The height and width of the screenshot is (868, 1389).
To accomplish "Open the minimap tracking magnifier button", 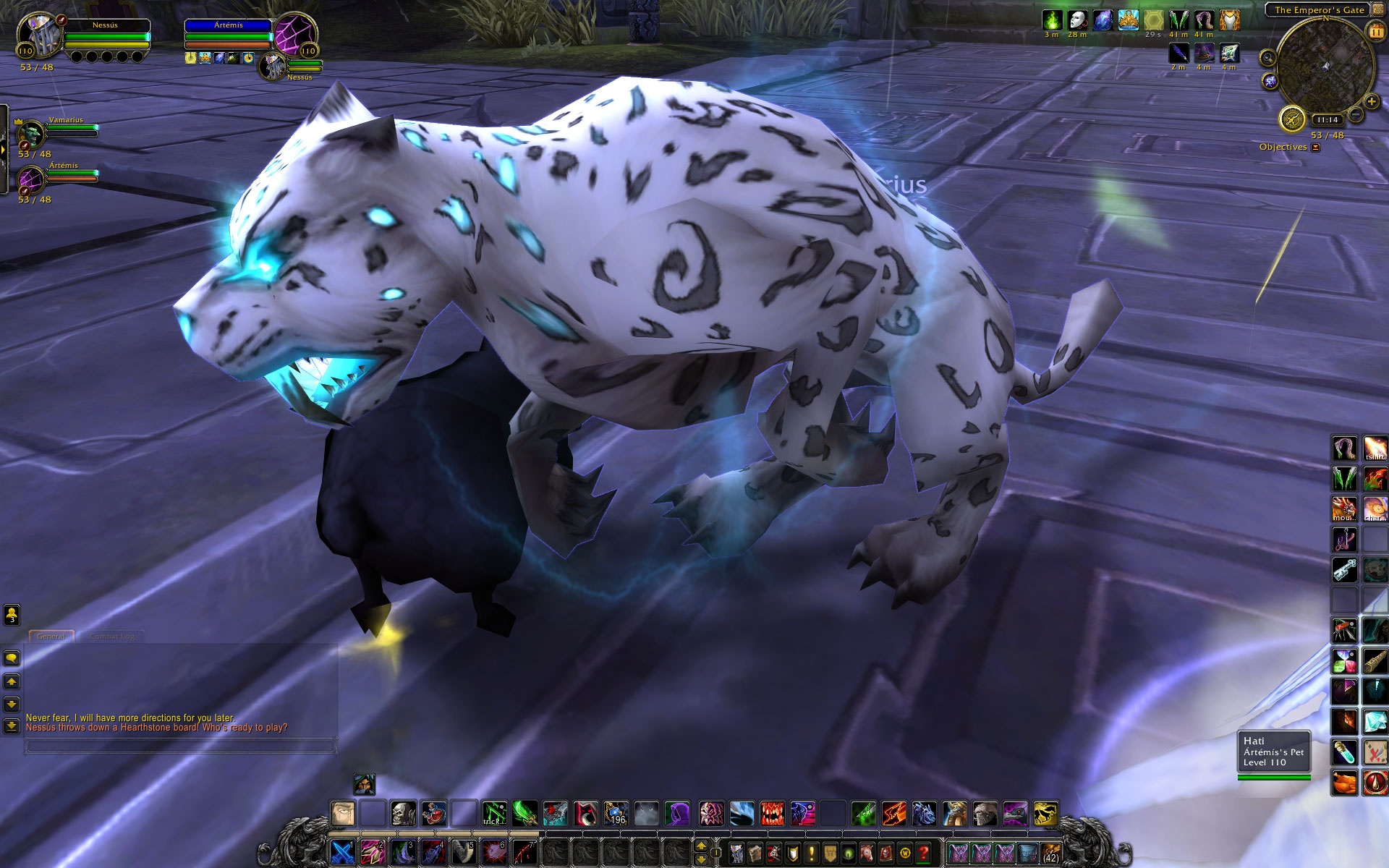I will point(1267,58).
